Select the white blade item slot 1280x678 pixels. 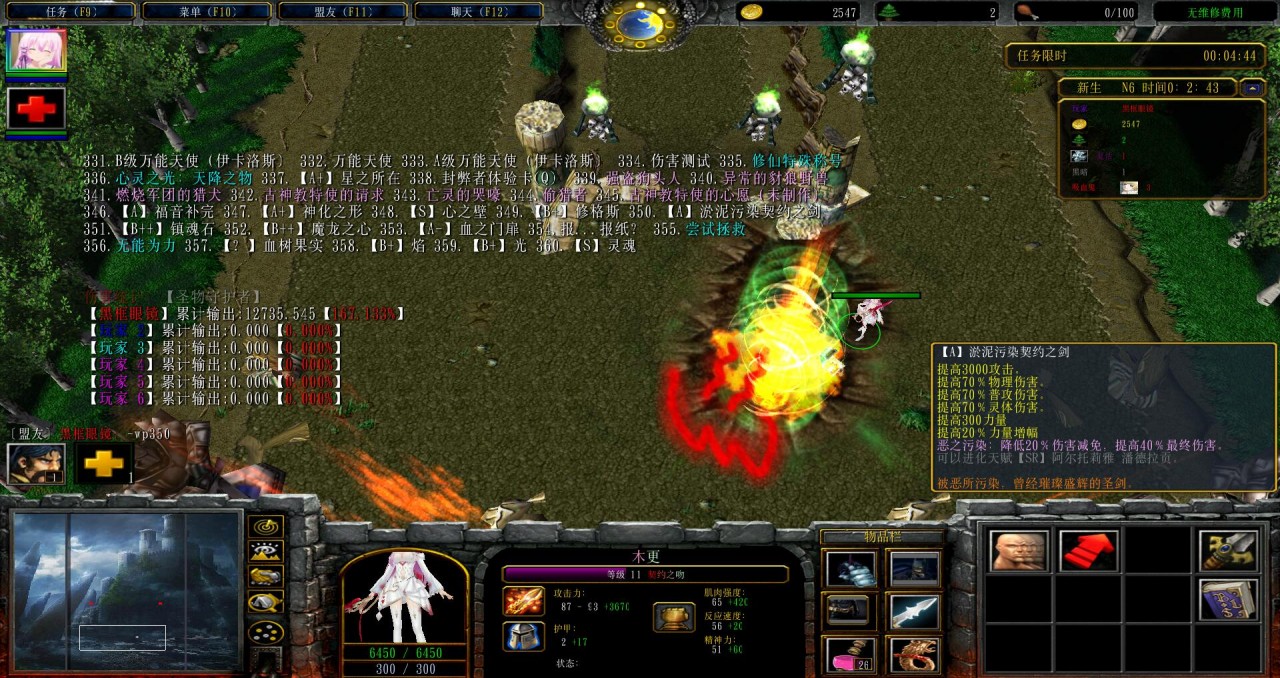point(915,611)
